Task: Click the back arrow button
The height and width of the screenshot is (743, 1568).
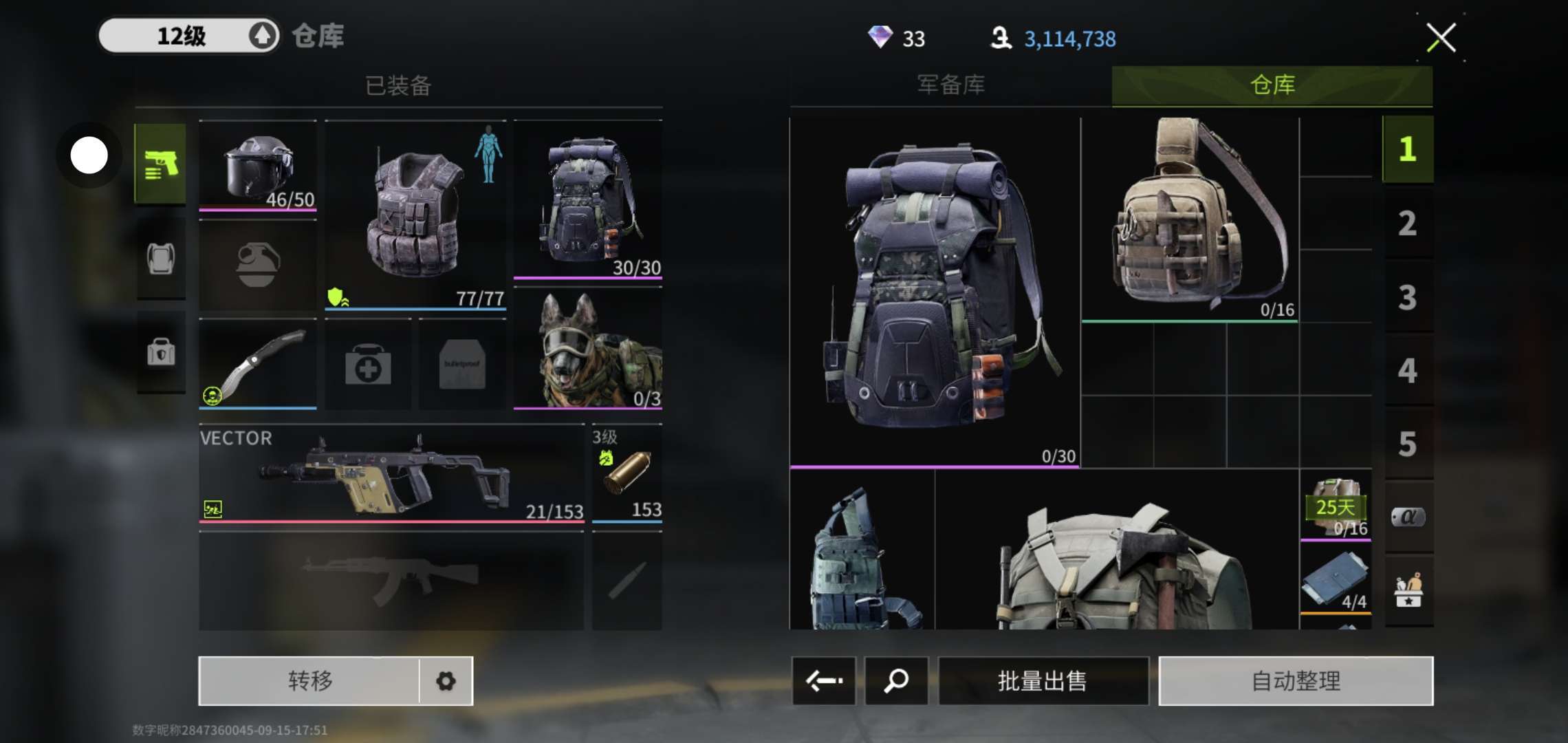Action: click(x=824, y=681)
